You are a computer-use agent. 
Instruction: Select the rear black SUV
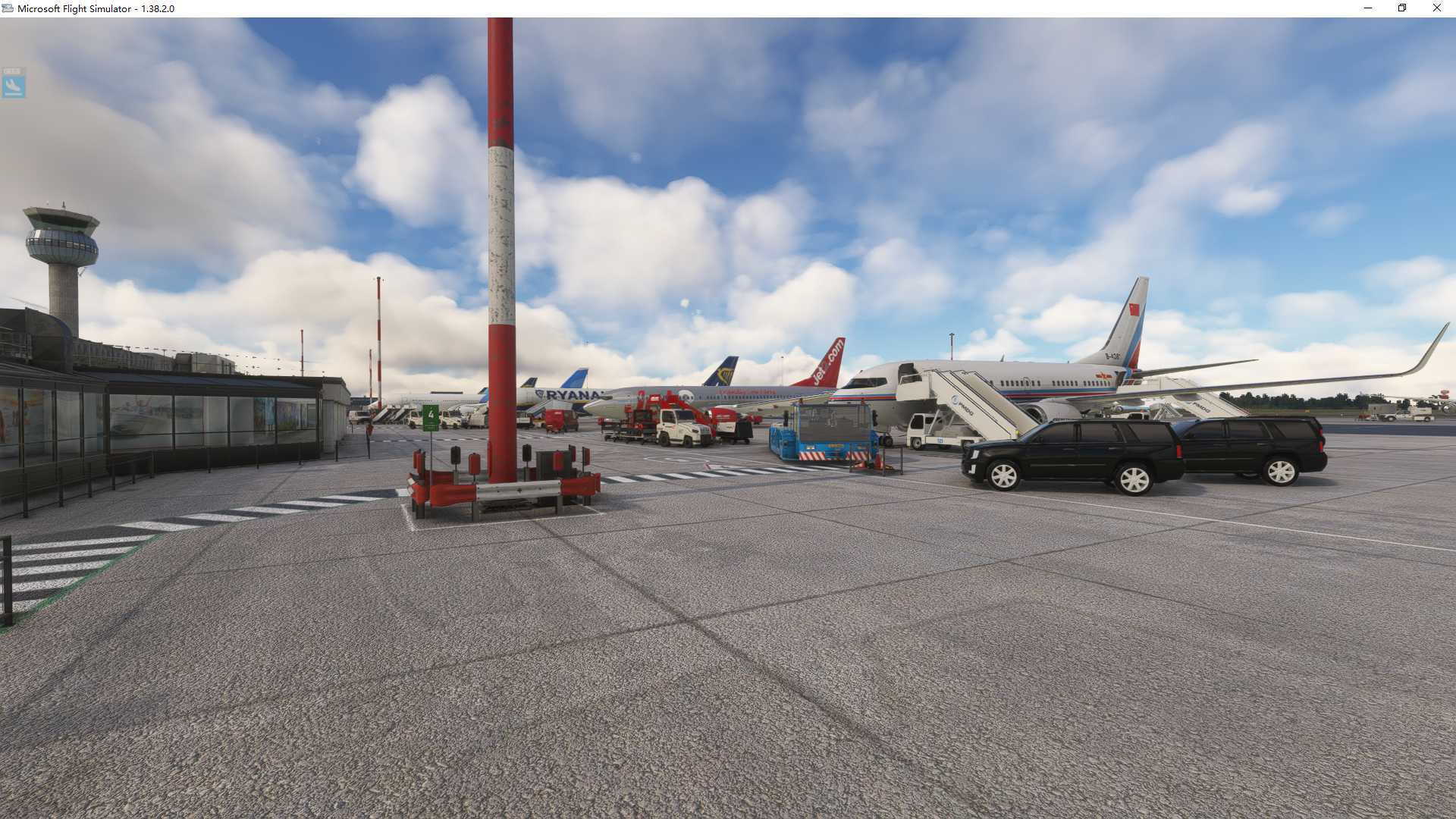point(1251,447)
